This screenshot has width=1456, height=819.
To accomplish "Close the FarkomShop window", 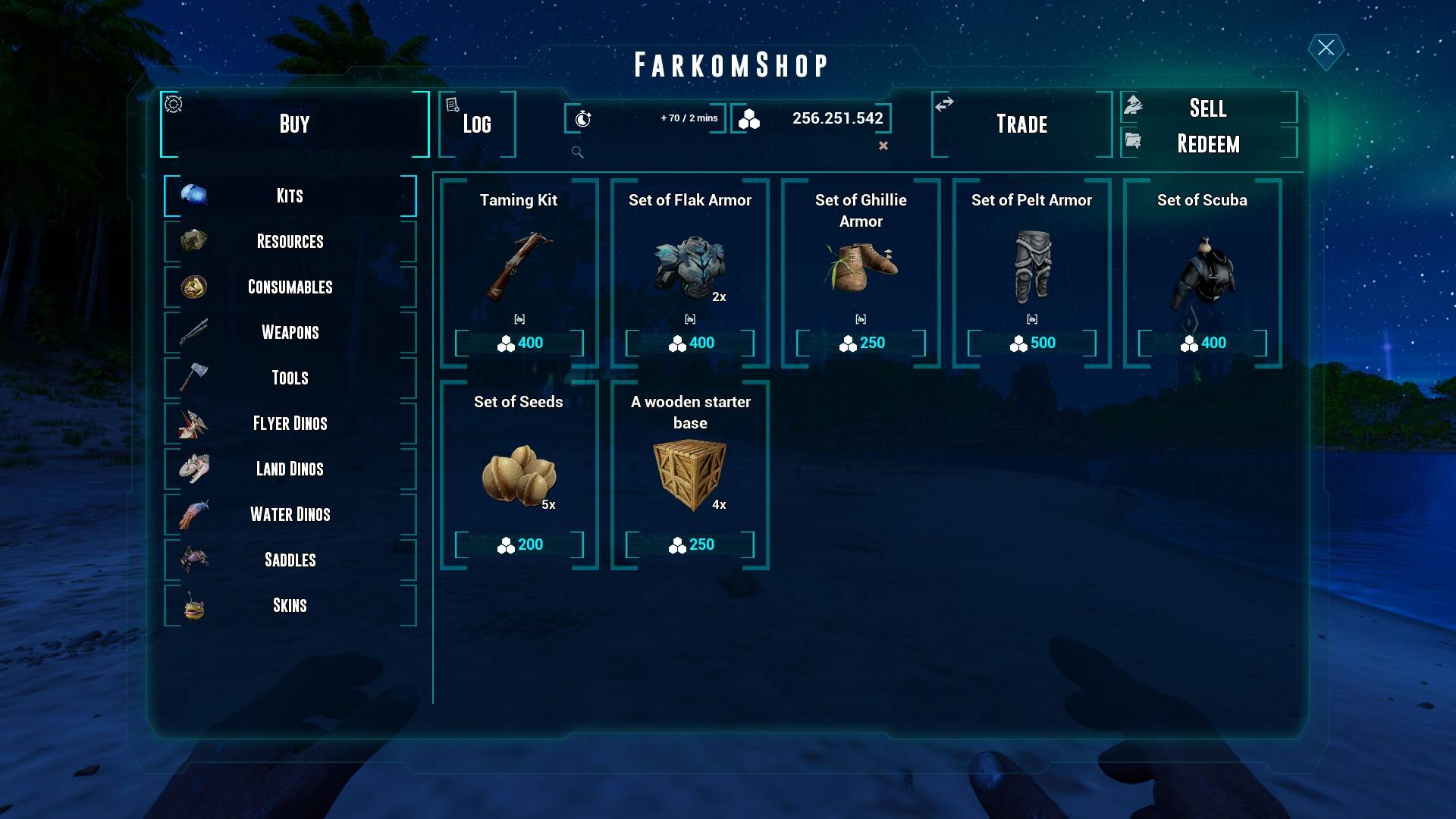I will pos(1326,49).
